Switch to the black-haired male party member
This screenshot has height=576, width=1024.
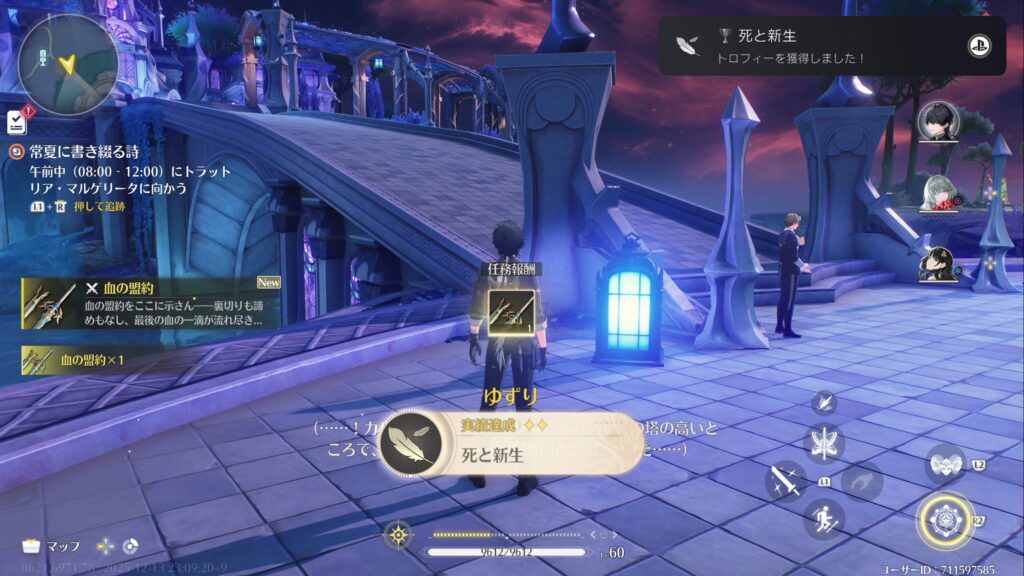click(939, 124)
